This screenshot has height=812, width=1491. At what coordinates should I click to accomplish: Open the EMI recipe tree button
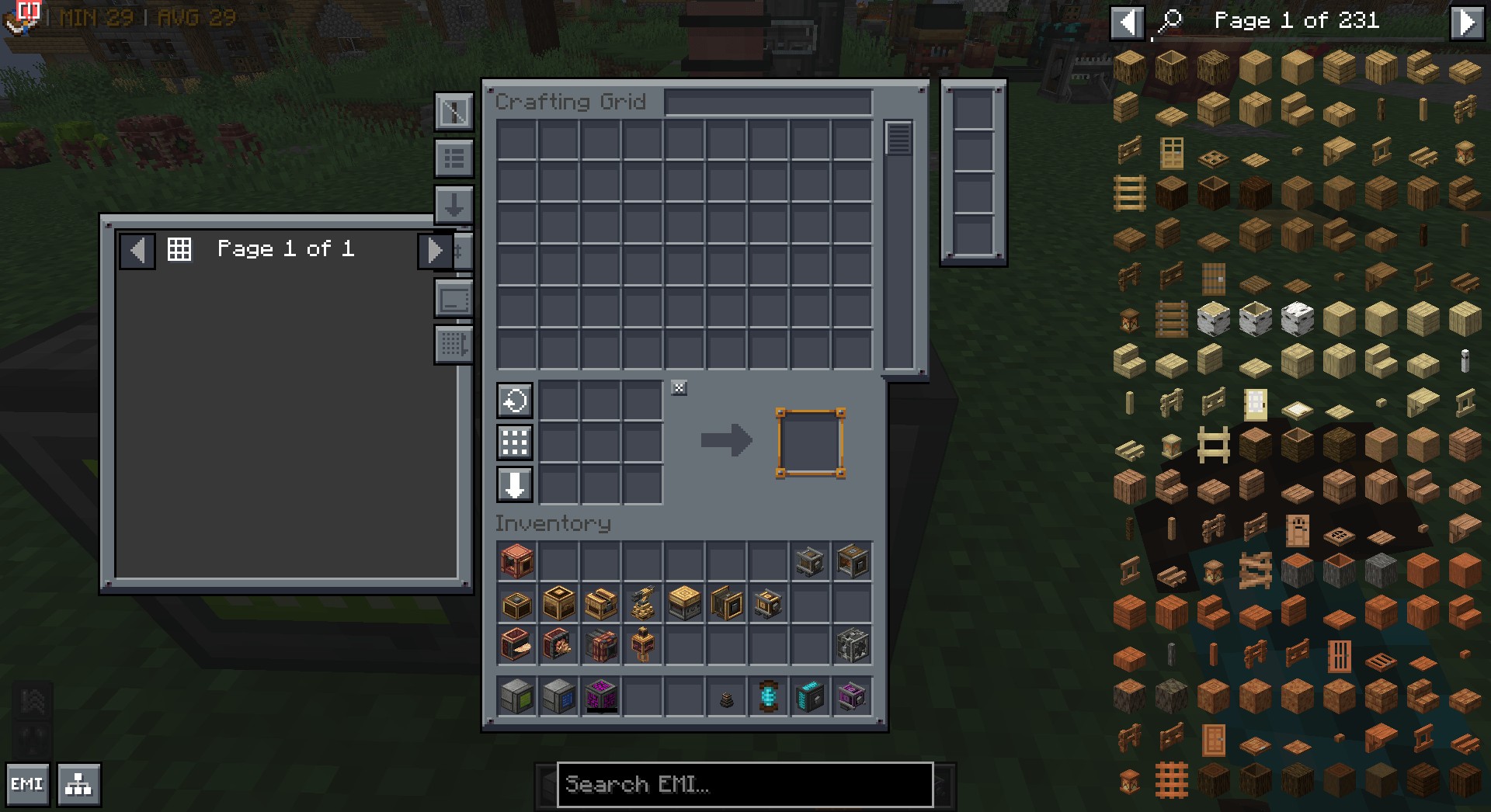click(78, 784)
